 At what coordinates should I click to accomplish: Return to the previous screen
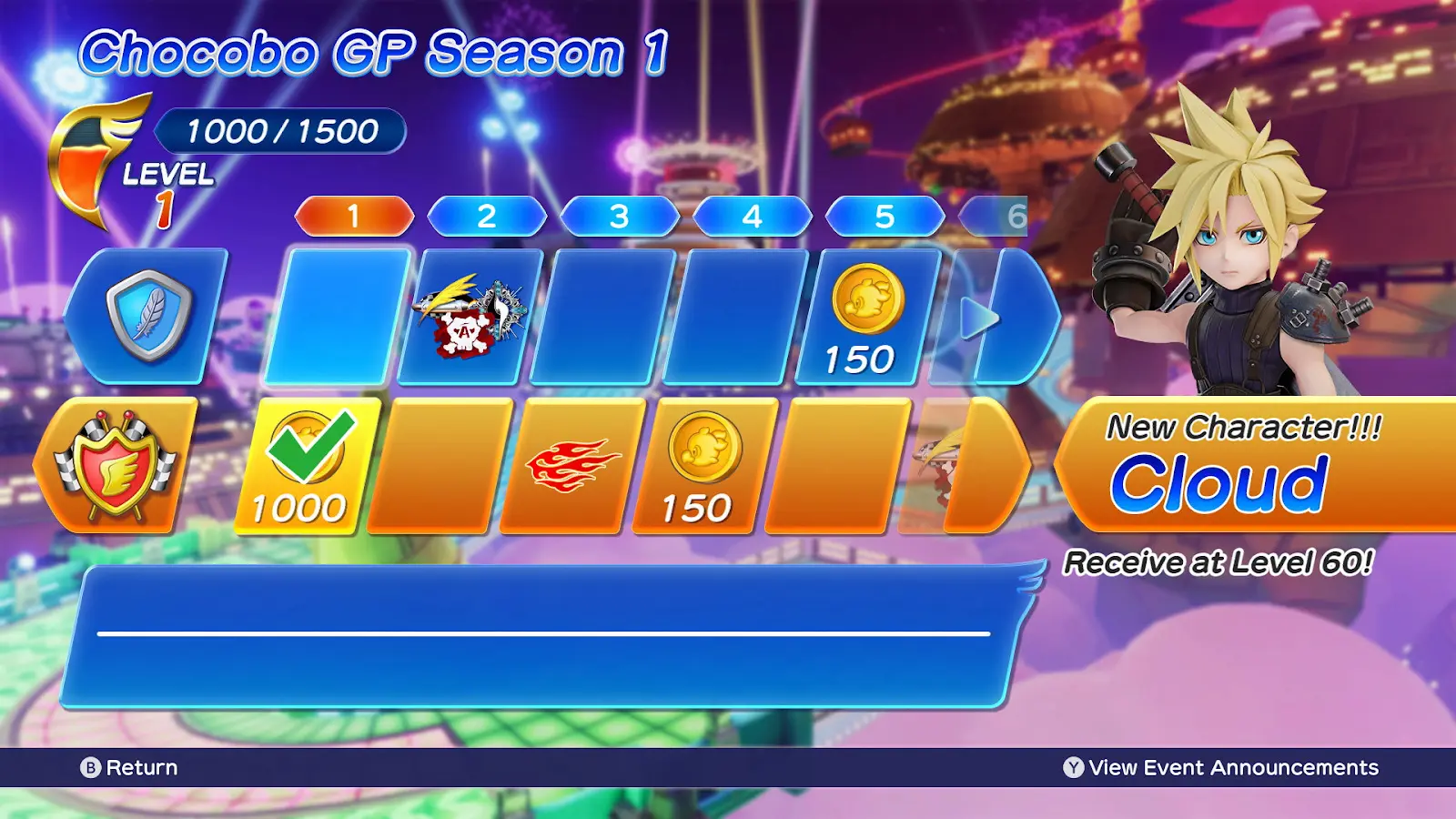pyautogui.click(x=129, y=767)
